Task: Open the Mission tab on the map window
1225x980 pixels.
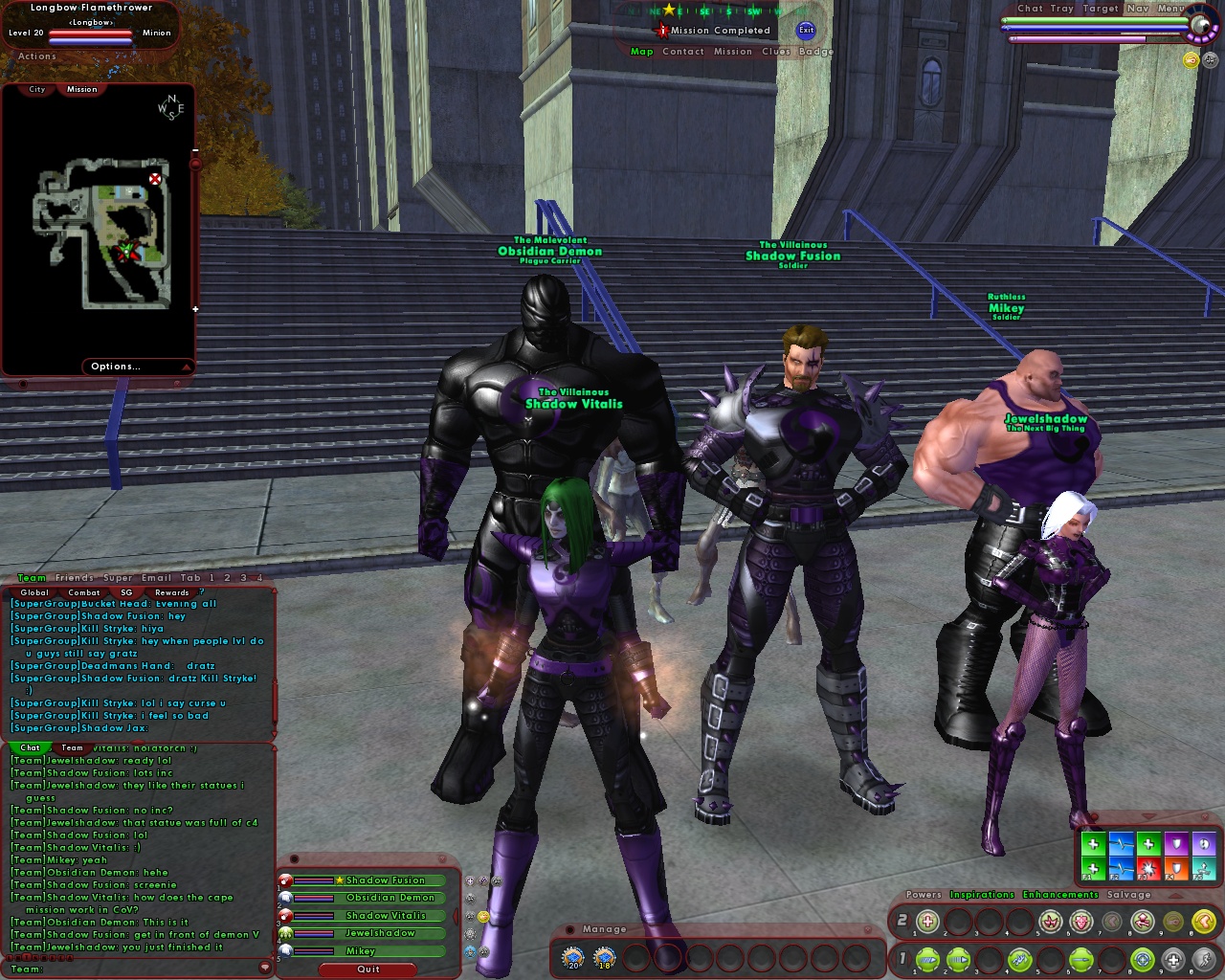Action: tap(81, 89)
